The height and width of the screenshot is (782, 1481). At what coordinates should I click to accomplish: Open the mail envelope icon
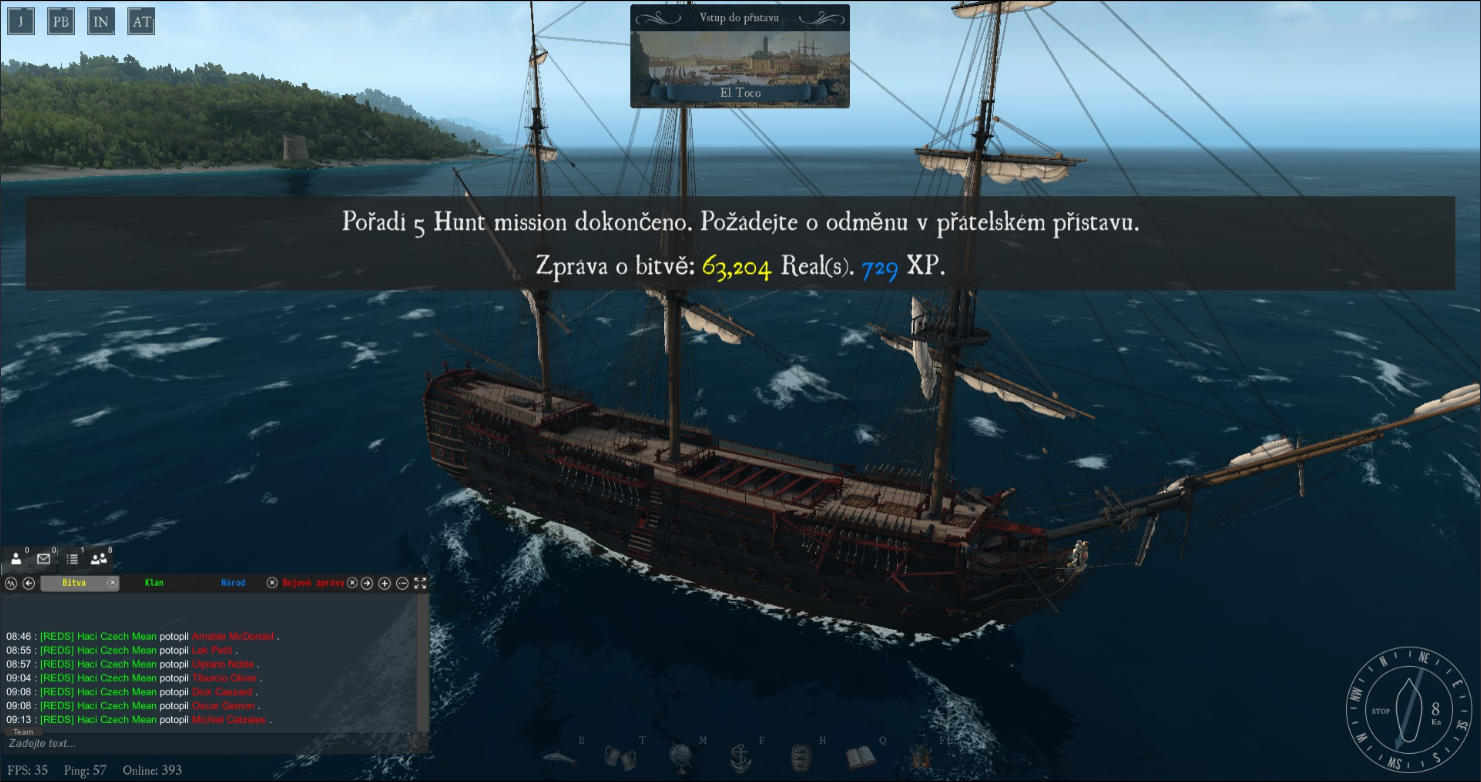[44, 559]
